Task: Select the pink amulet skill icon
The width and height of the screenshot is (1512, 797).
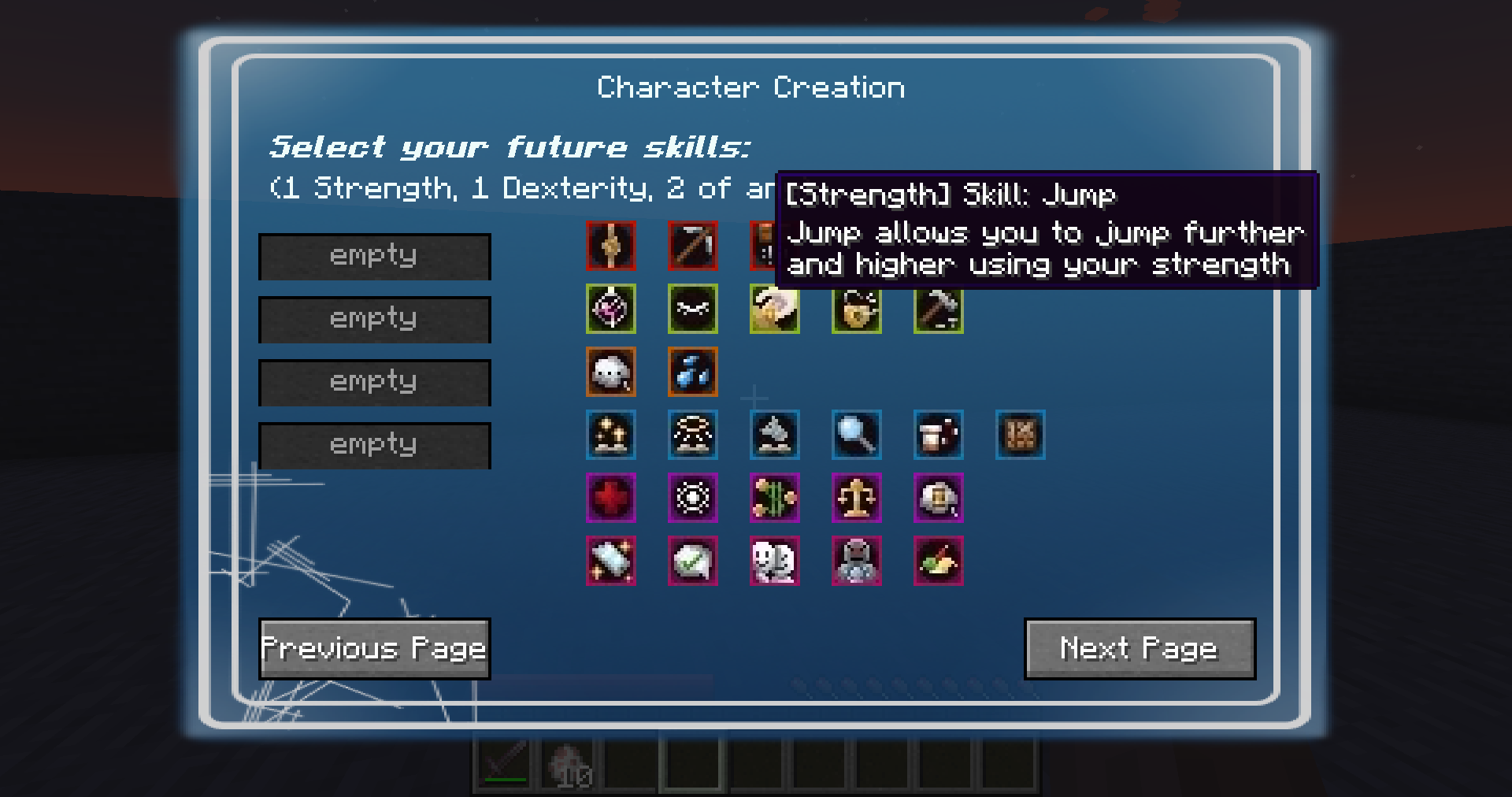Action: (611, 310)
